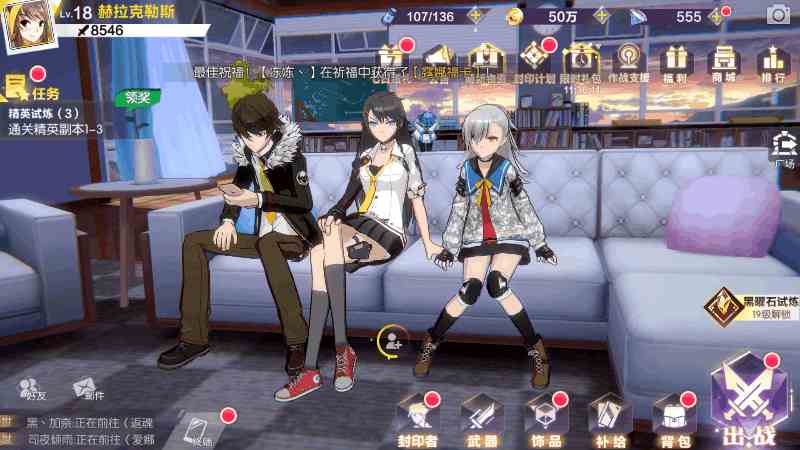Enter the 商城 shop
The width and height of the screenshot is (800, 450).
click(723, 63)
